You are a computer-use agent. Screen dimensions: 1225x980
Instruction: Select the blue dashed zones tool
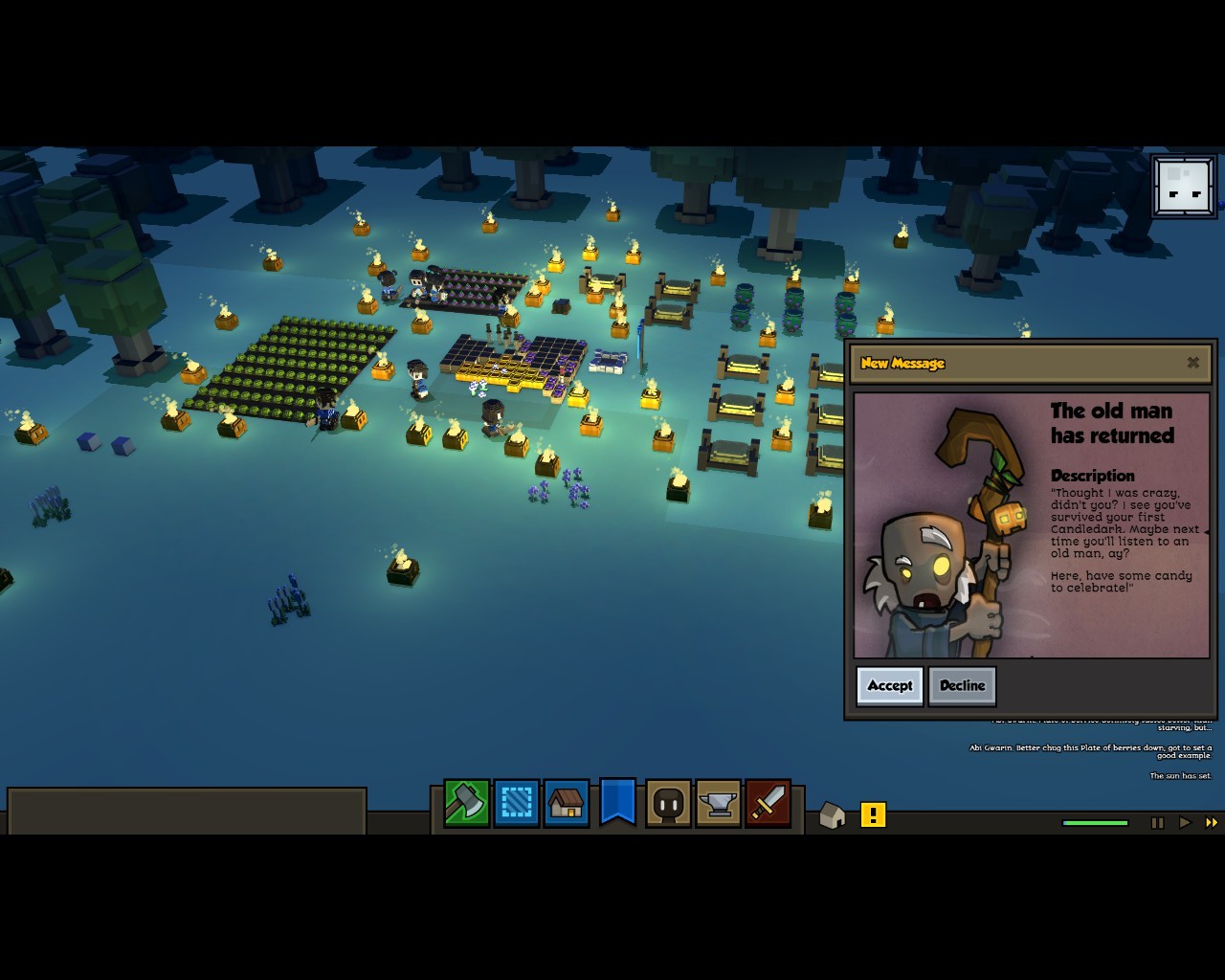click(517, 803)
